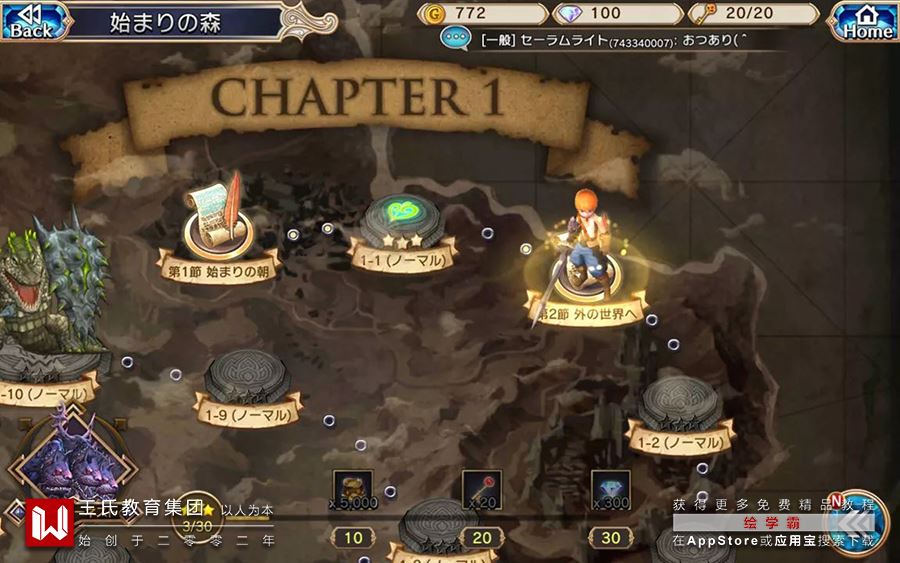Open the chat speech bubble
This screenshot has width=900, height=563.
click(x=457, y=40)
